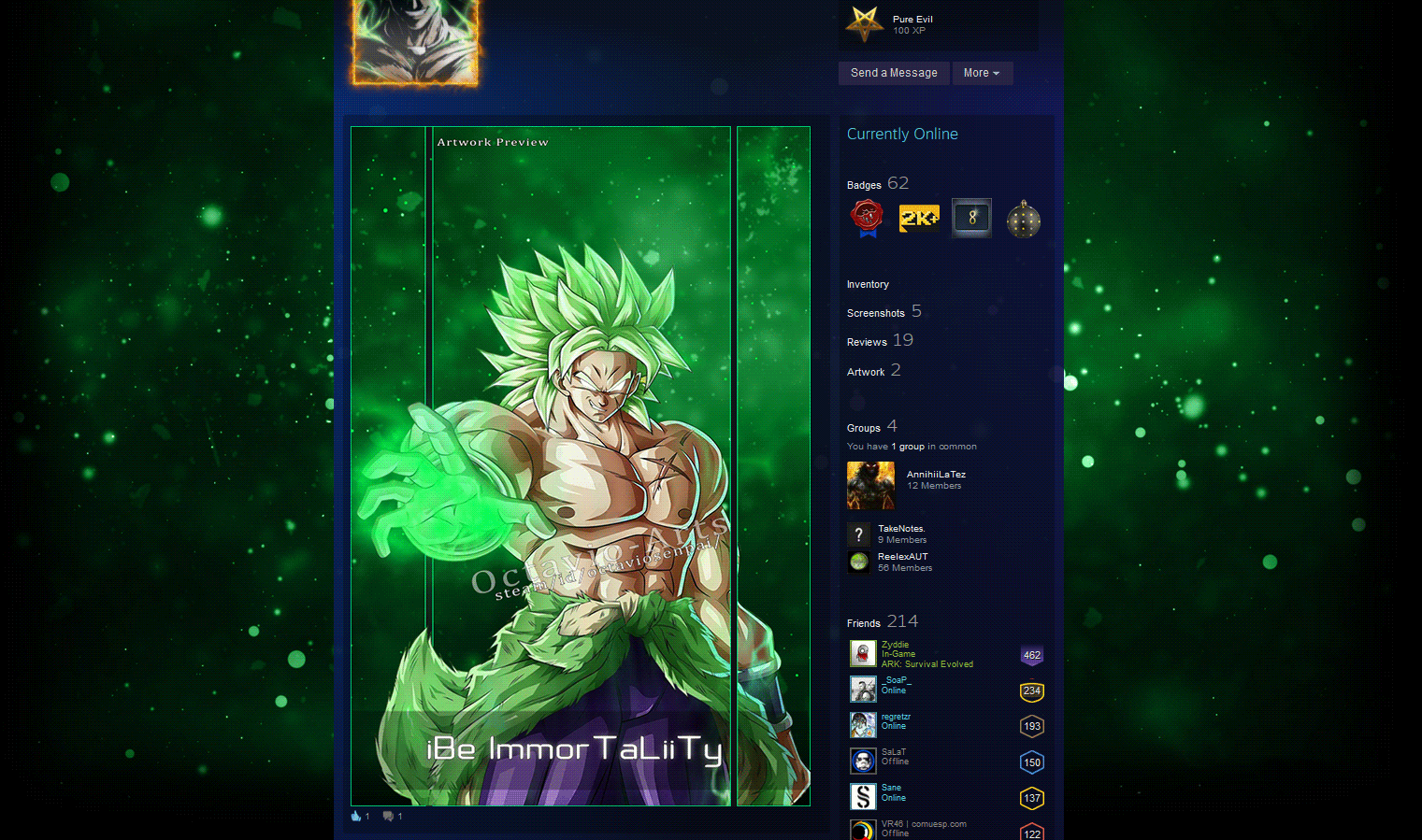The width and height of the screenshot is (1422, 840).
Task: Click Zyddie's friend name
Action: 894,644
